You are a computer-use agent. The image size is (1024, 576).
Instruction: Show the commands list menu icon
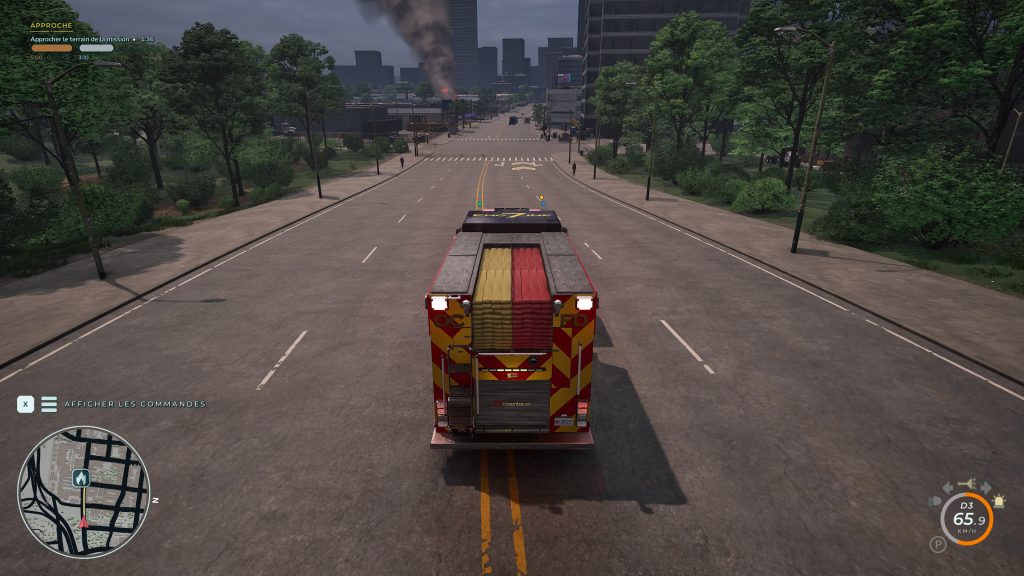tap(49, 404)
